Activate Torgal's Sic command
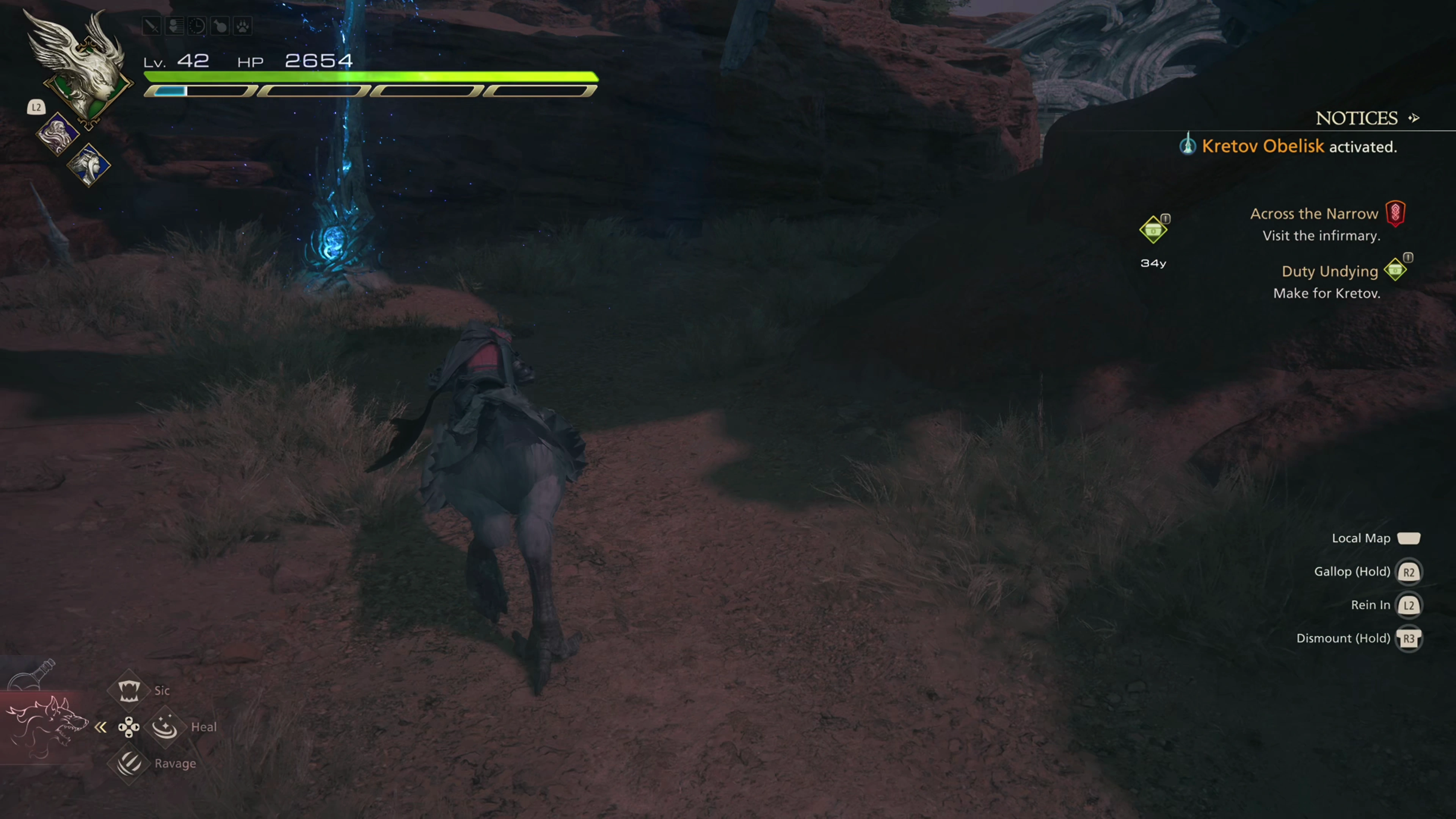The width and height of the screenshot is (1456, 819). (129, 690)
